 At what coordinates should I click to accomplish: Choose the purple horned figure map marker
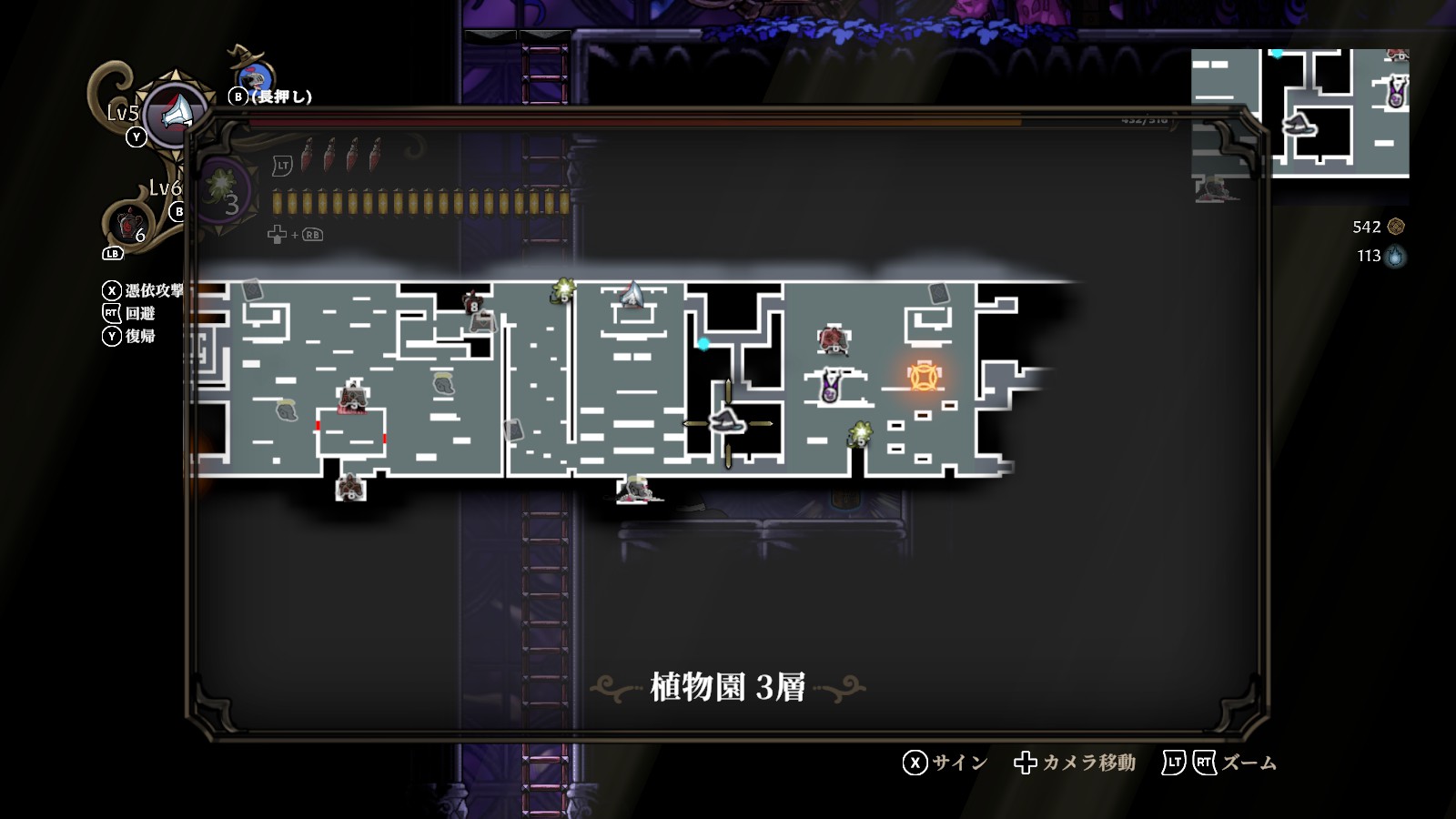coord(830,386)
